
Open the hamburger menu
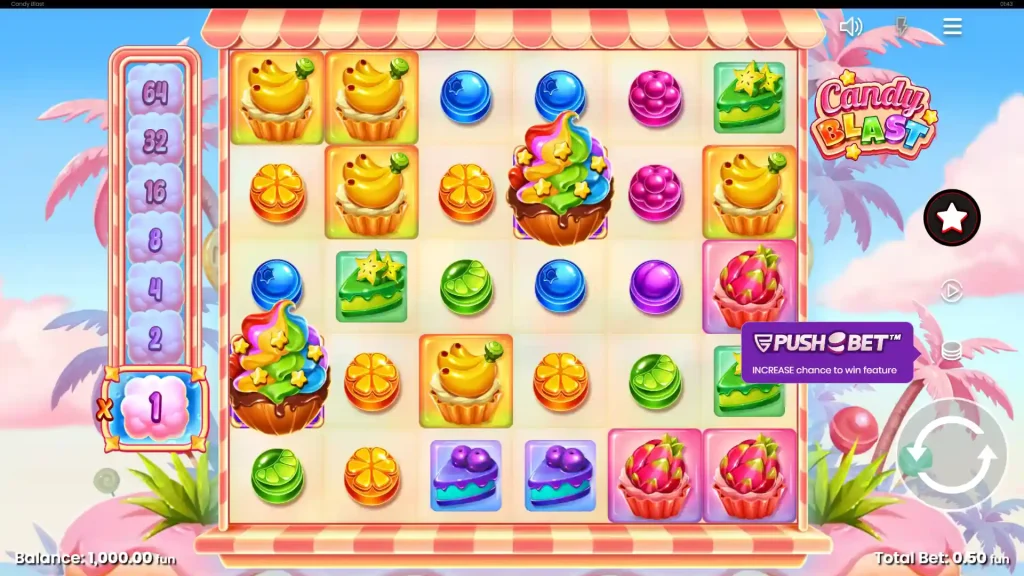pyautogui.click(x=952, y=27)
